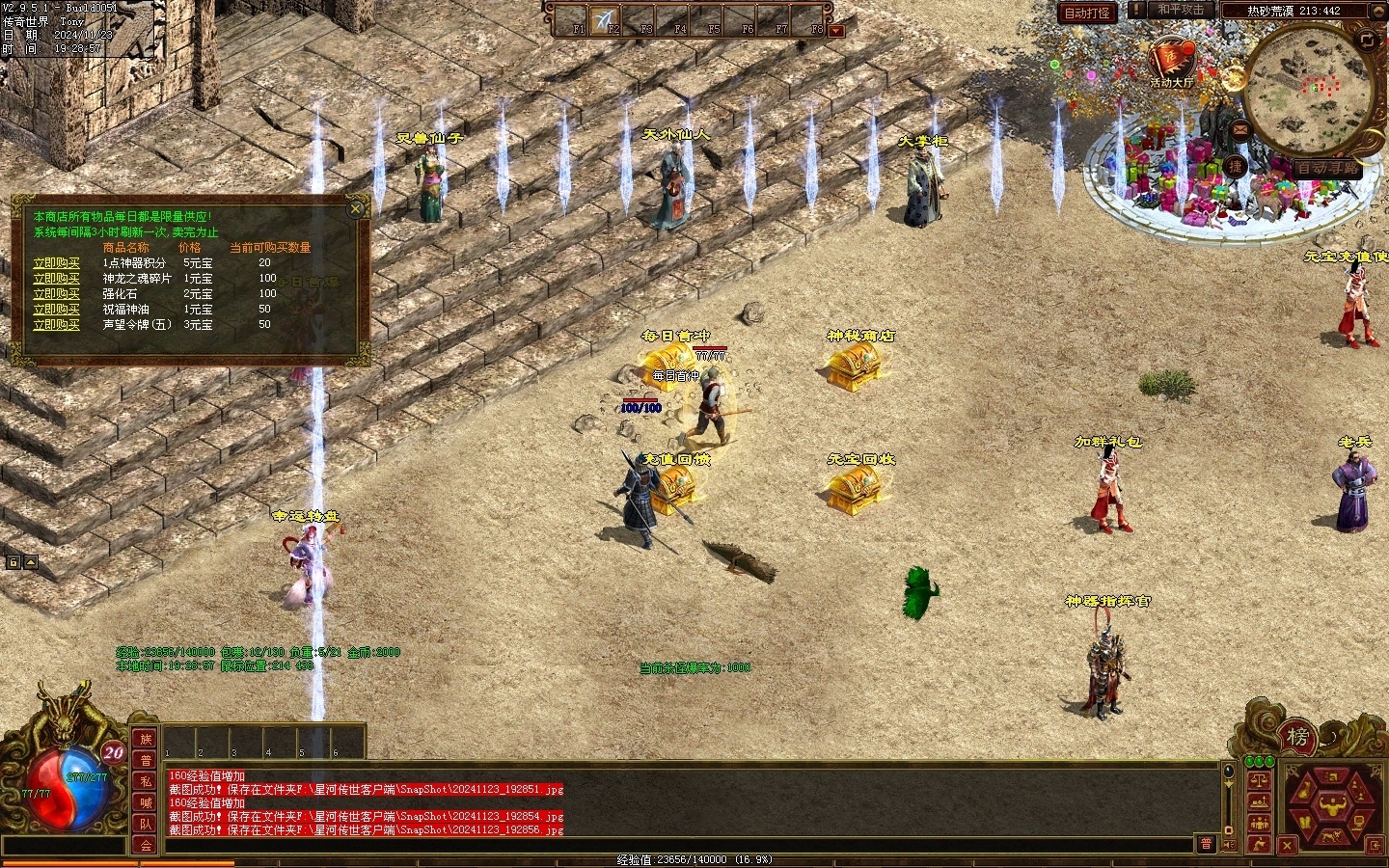Activate the 自动寻路 auto-pathfinding button
The height and width of the screenshot is (868, 1389).
1326,168
